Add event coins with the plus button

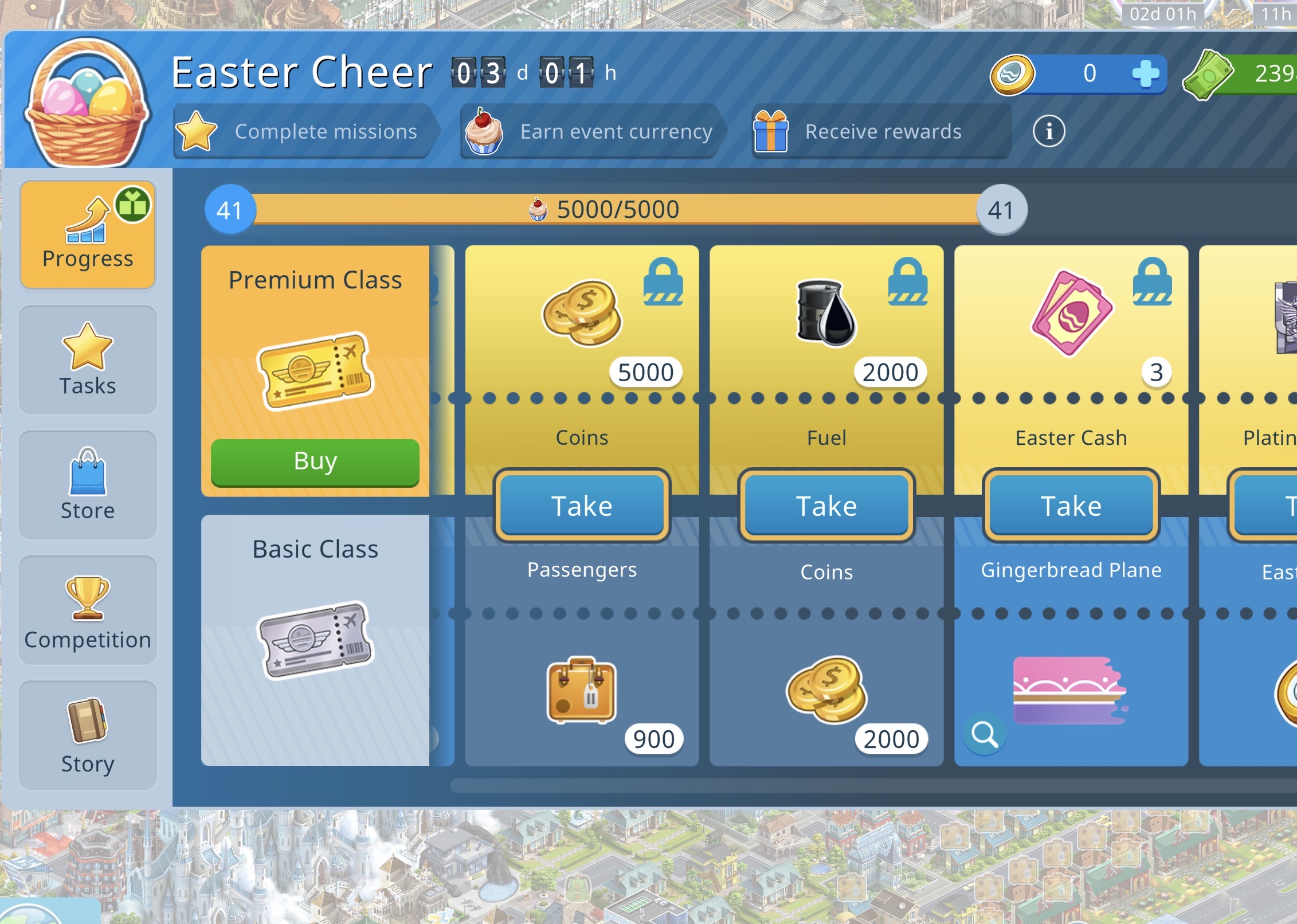(x=1145, y=75)
